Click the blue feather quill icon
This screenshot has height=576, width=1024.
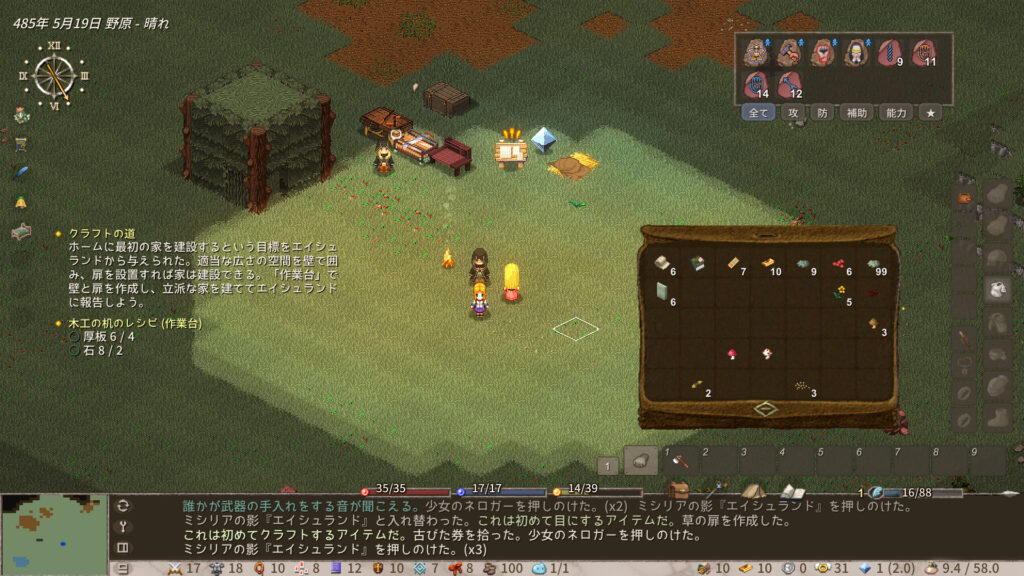click(x=20, y=172)
